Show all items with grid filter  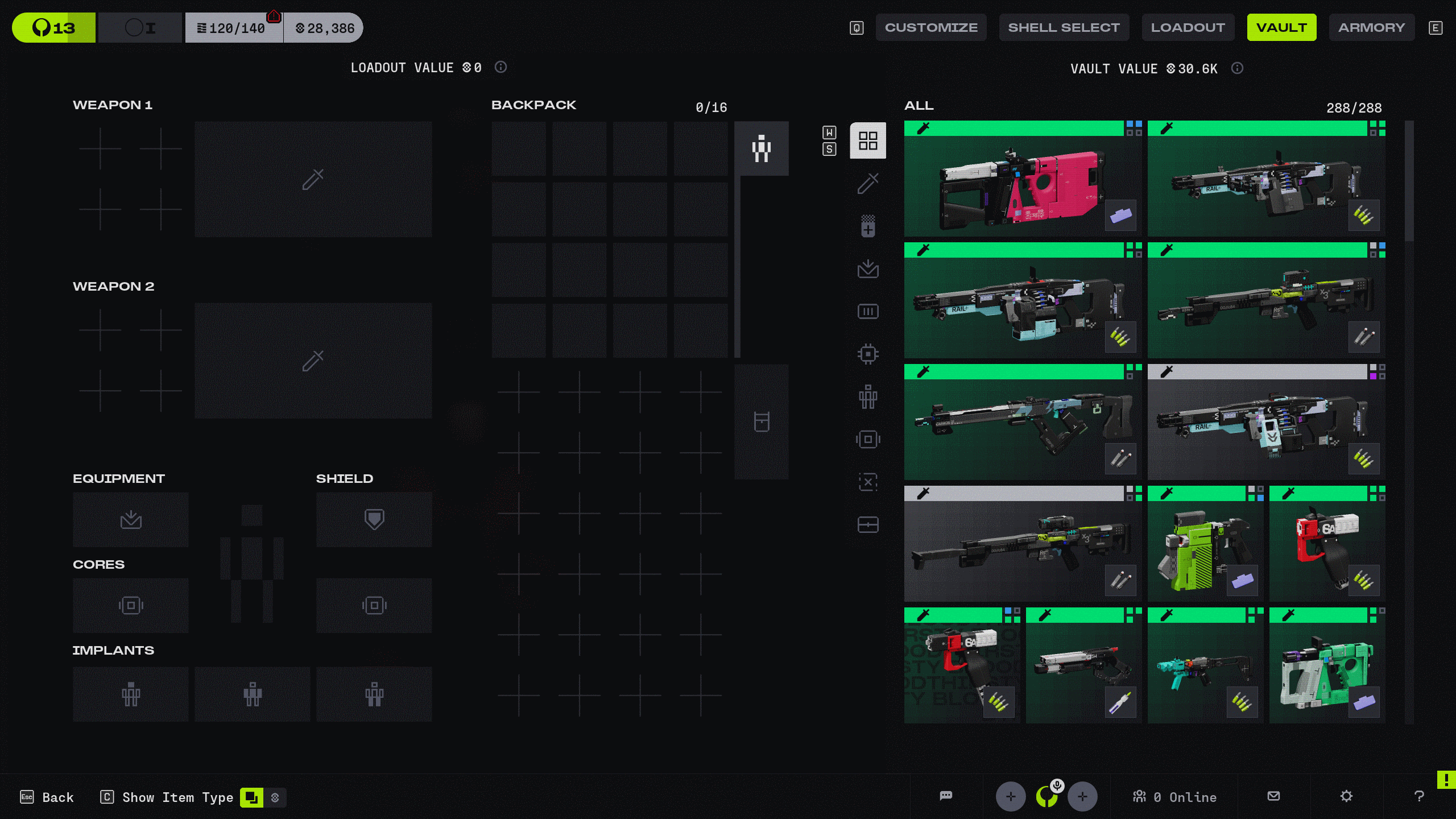click(868, 140)
